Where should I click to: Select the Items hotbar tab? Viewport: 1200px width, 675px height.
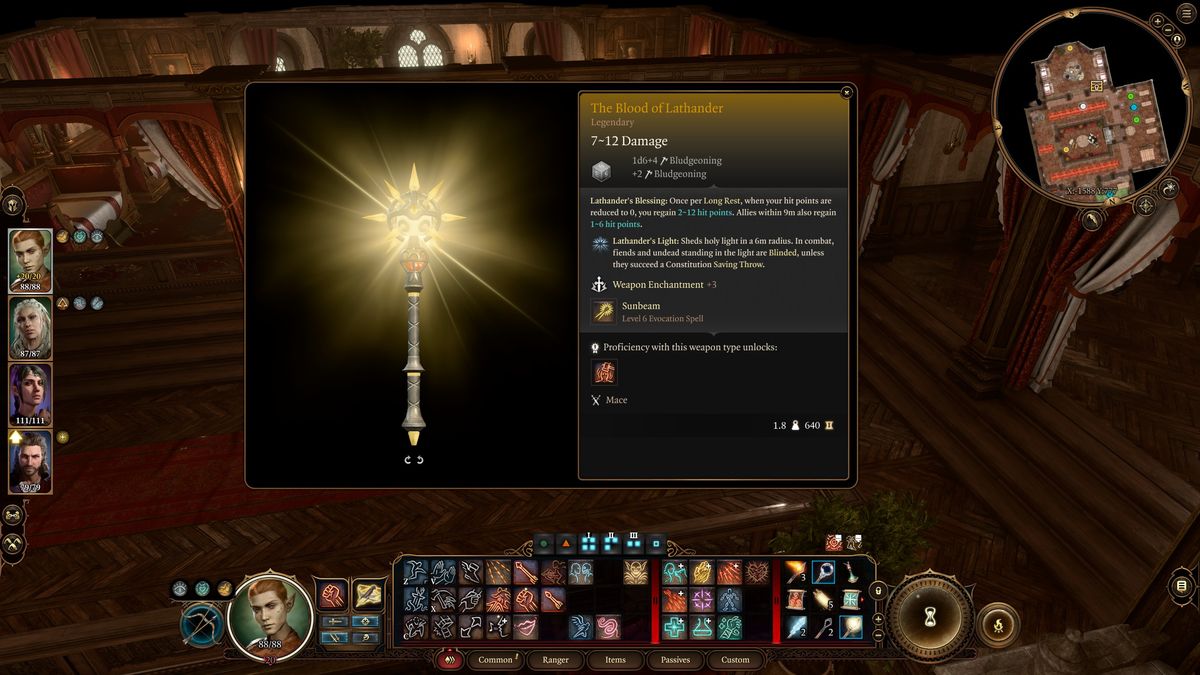click(x=615, y=660)
